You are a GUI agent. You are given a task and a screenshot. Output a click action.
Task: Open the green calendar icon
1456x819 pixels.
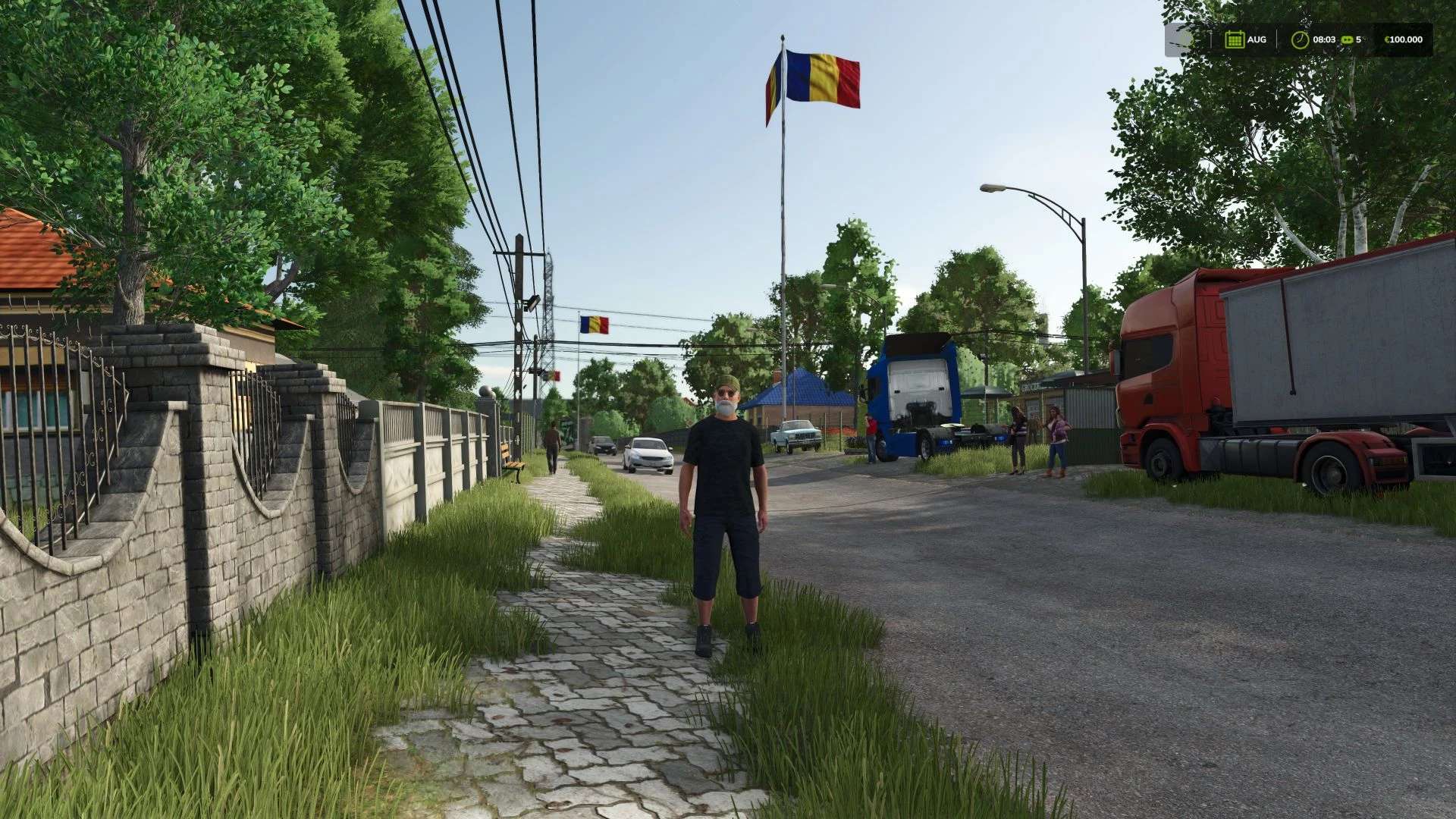[1234, 39]
